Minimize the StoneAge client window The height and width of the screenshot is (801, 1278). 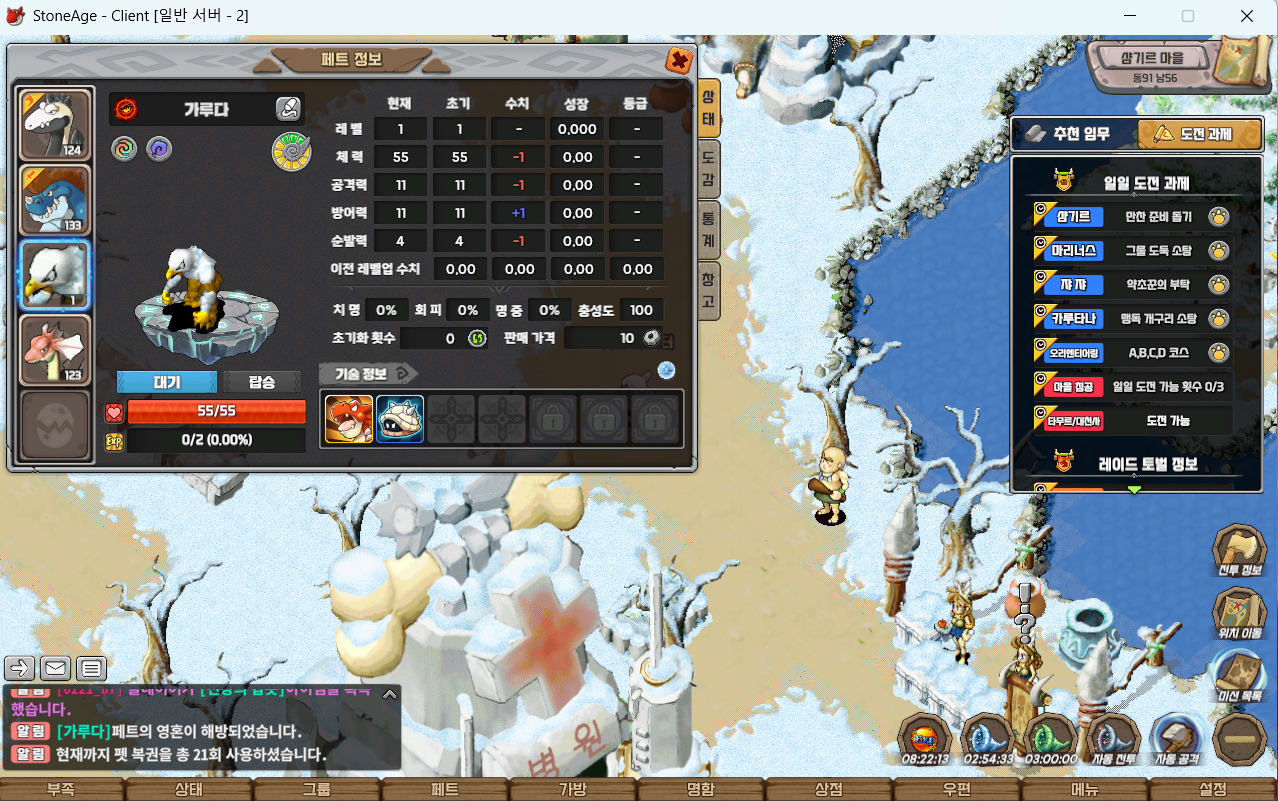coord(1131,16)
